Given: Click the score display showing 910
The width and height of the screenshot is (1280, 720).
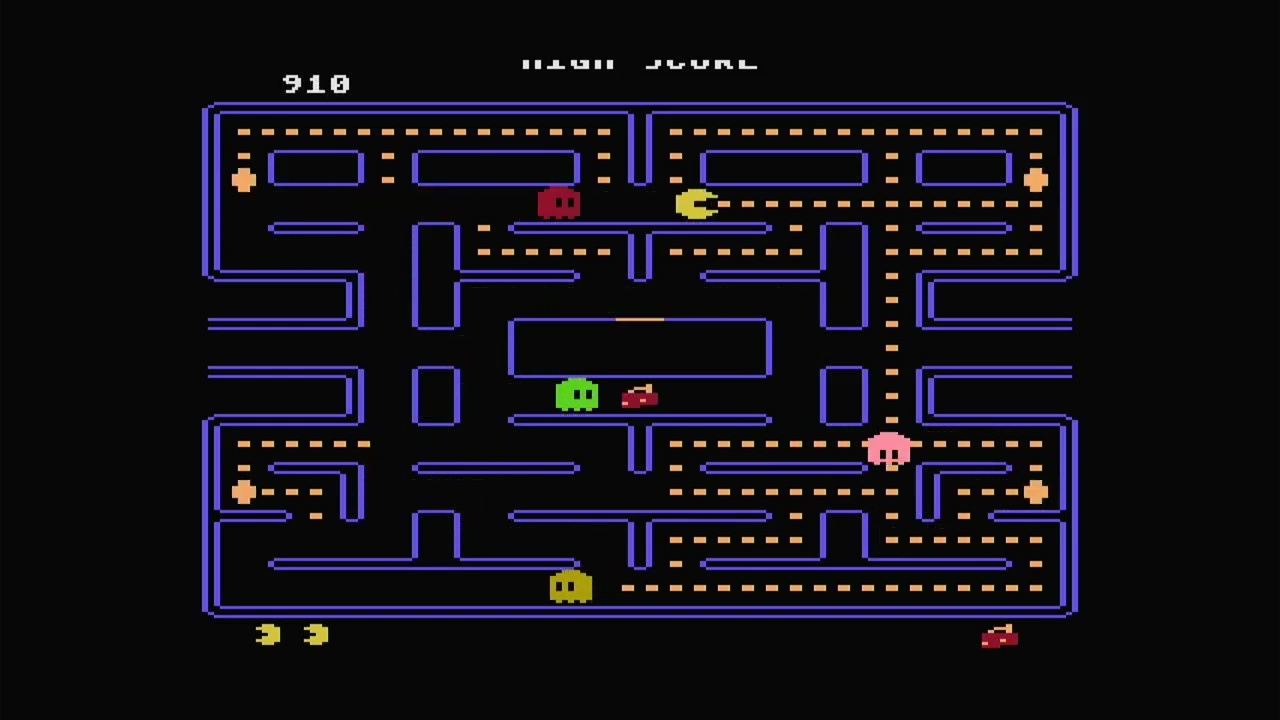Looking at the screenshot, I should (x=316, y=84).
